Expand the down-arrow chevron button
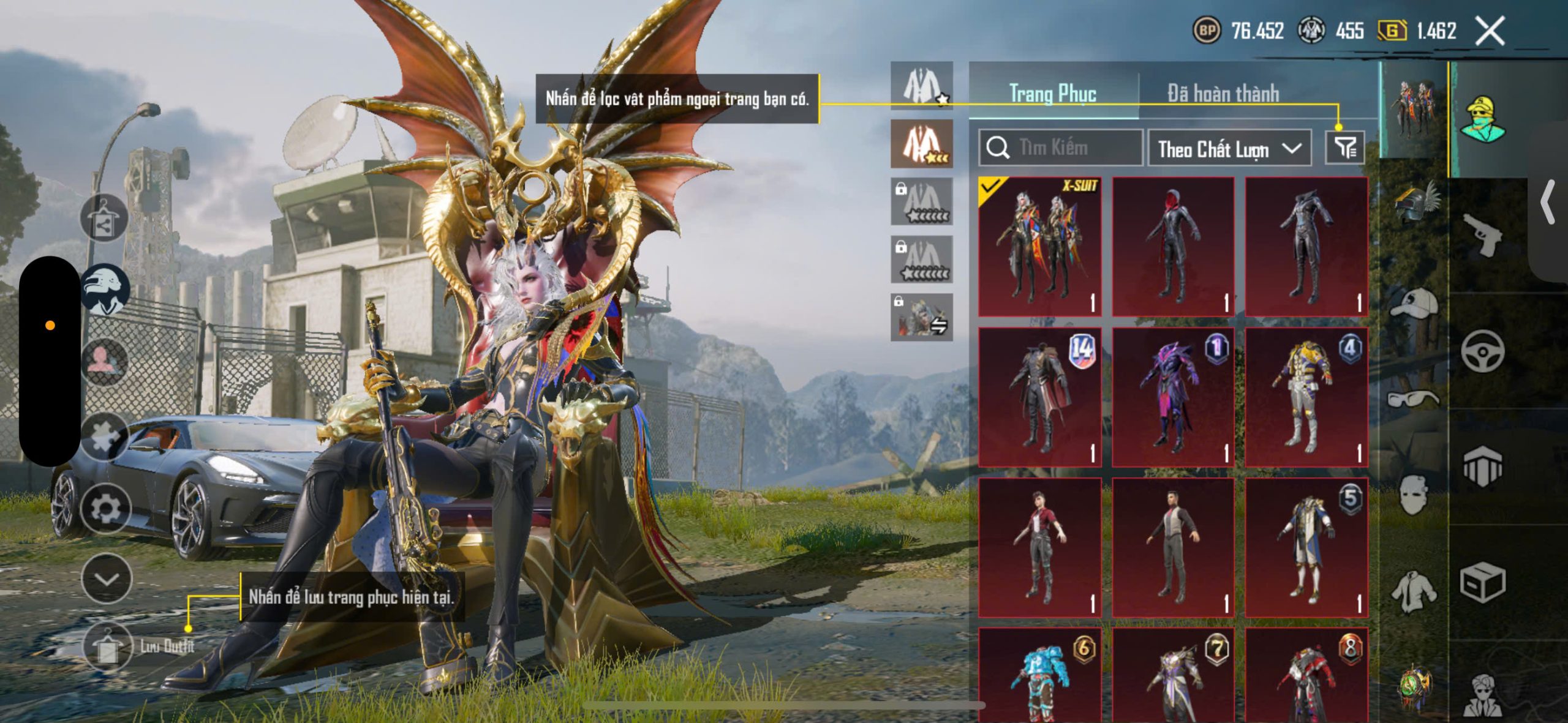Viewport: 1568px width, 723px height. pyautogui.click(x=107, y=579)
